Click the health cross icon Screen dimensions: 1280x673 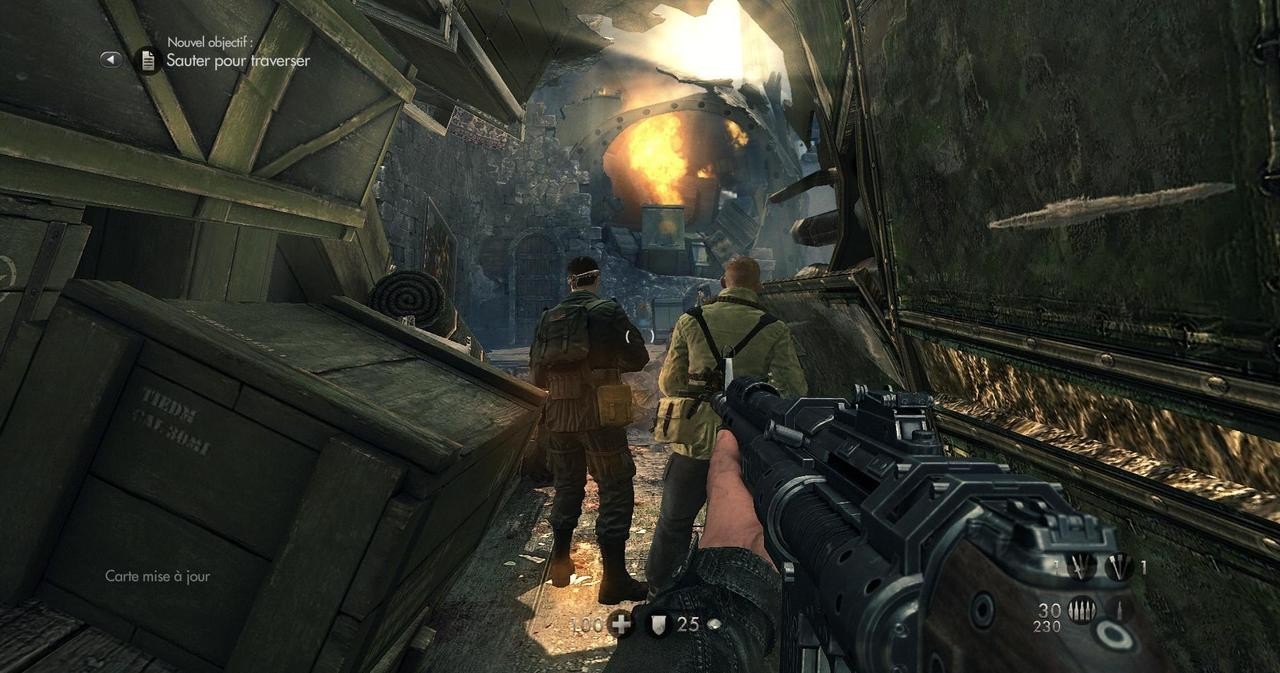[x=620, y=624]
